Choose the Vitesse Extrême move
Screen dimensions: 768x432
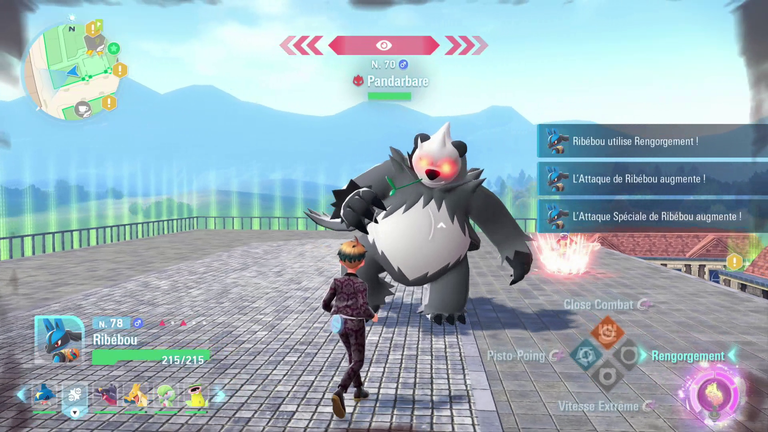[599, 405]
